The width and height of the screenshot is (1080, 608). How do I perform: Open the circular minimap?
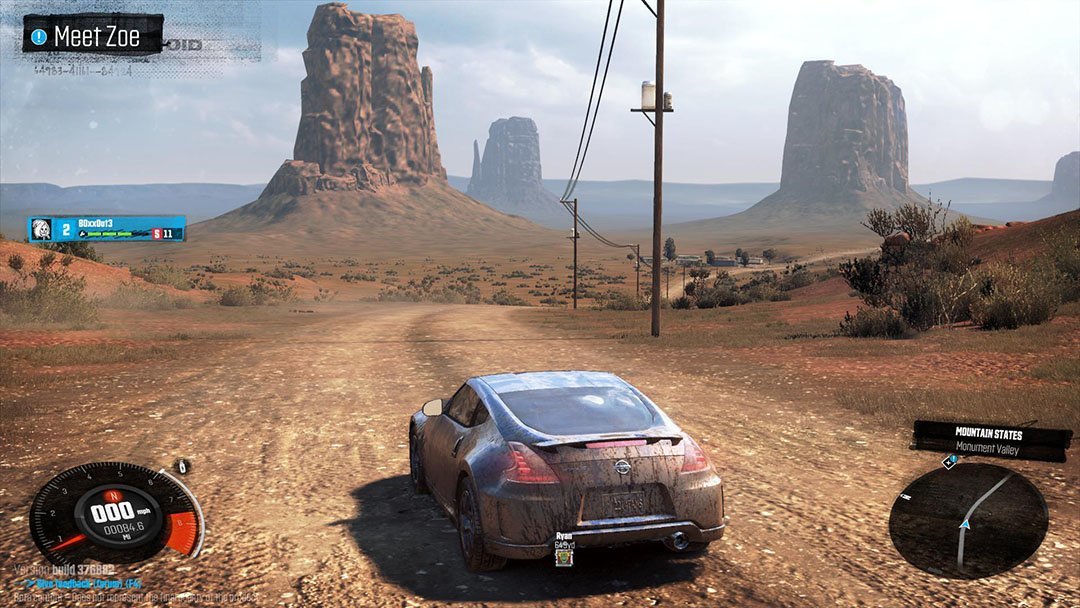point(968,521)
